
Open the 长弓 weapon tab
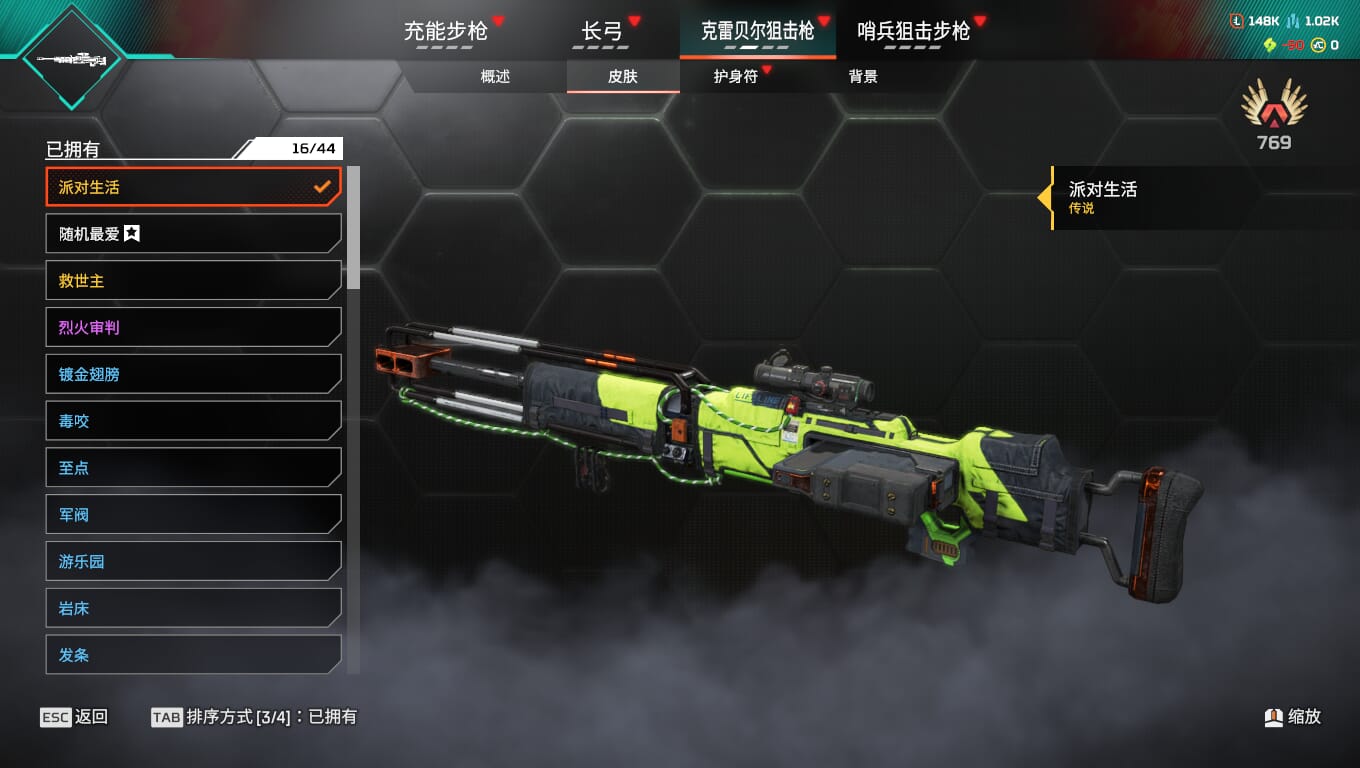[602, 31]
